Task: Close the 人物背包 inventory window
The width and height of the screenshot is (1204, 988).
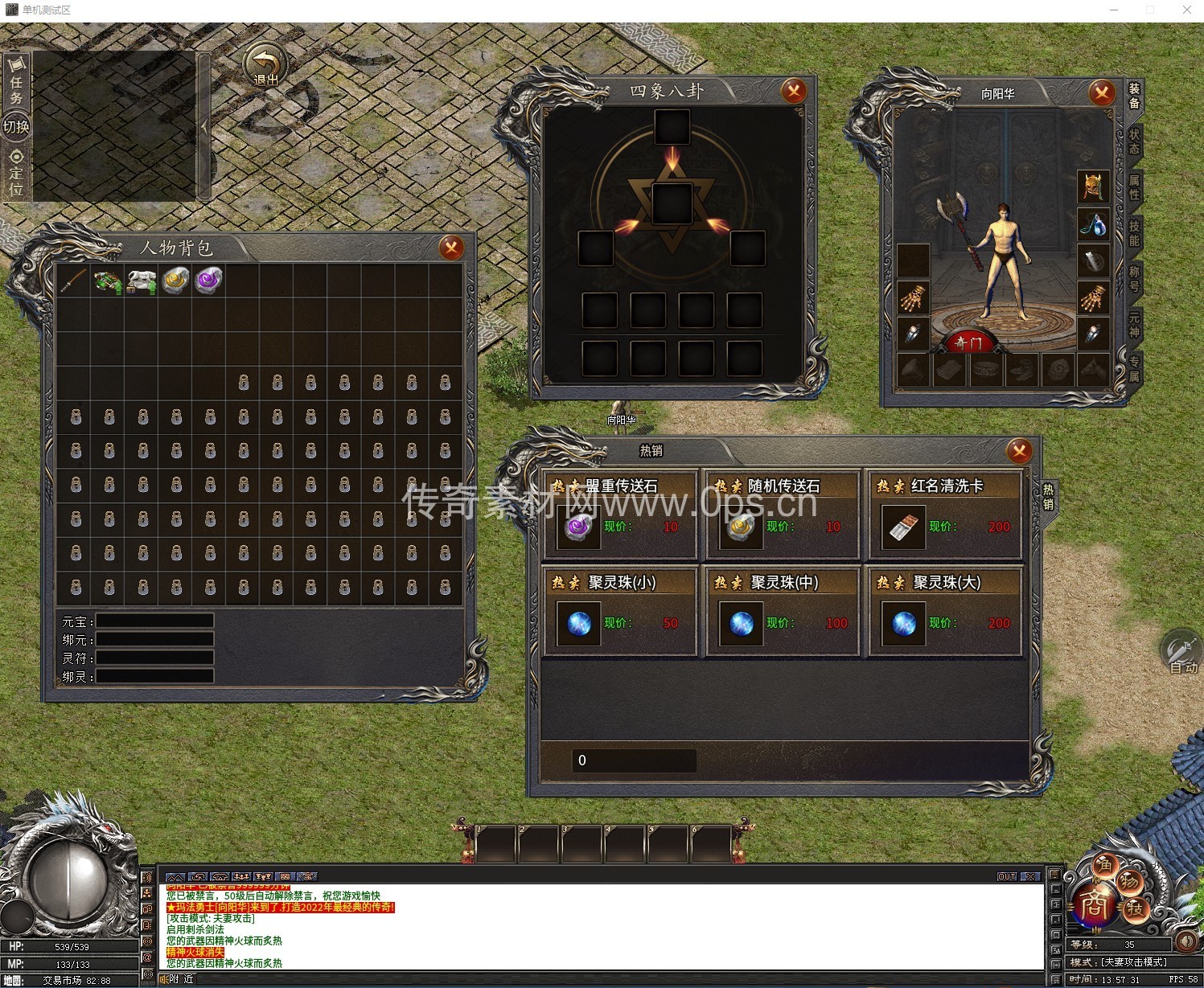Action: coord(451,248)
